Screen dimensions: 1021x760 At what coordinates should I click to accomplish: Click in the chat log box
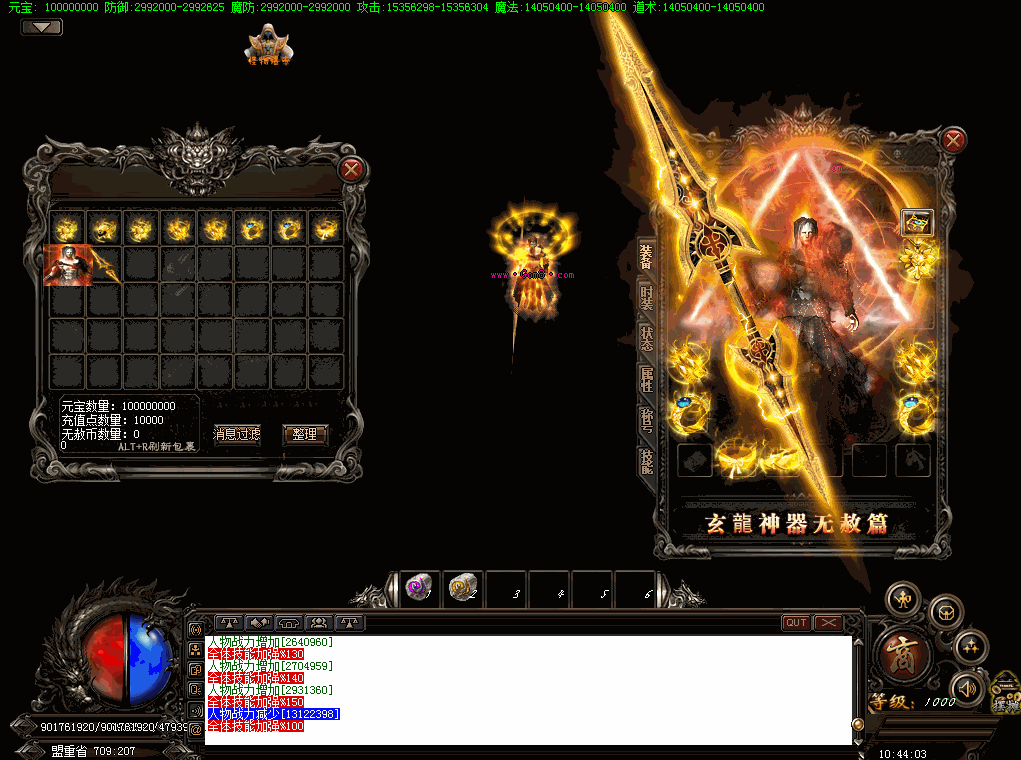(x=528, y=690)
